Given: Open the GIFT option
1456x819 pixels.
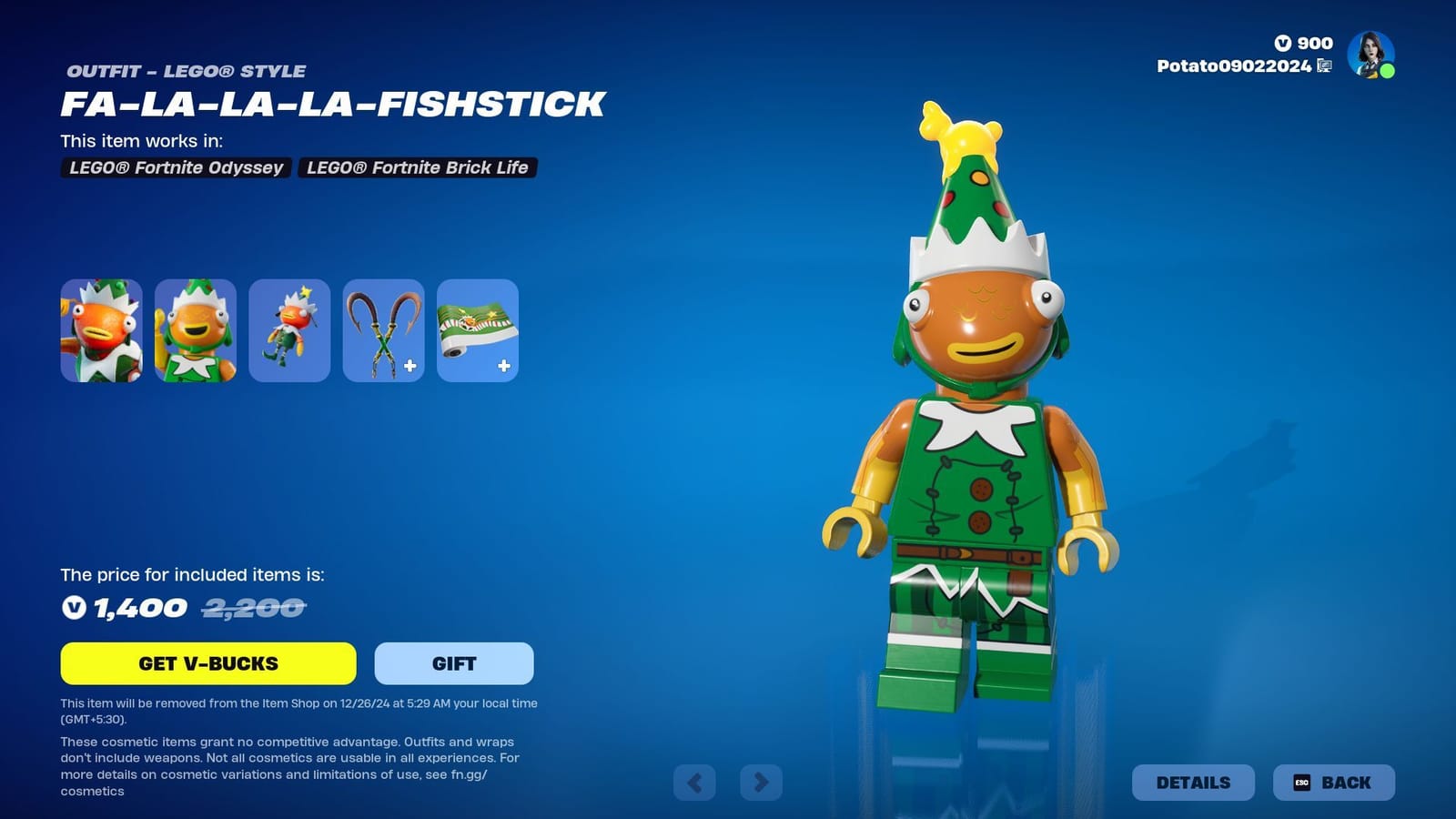Looking at the screenshot, I should pyautogui.click(x=452, y=663).
